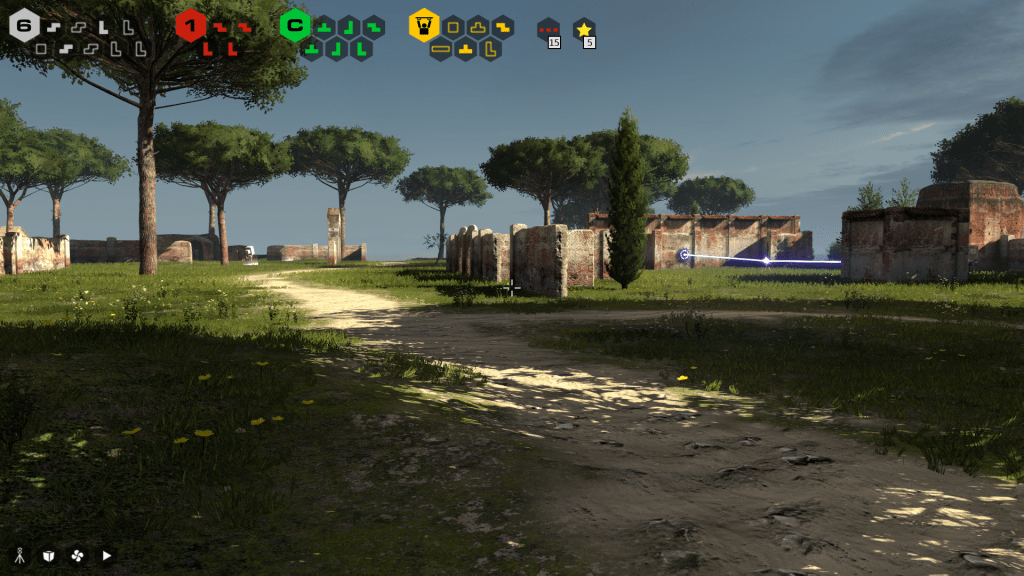Viewport: 1024px width, 576px height.
Task: Choose the hexahedron cube tool icon
Action: tap(48, 555)
